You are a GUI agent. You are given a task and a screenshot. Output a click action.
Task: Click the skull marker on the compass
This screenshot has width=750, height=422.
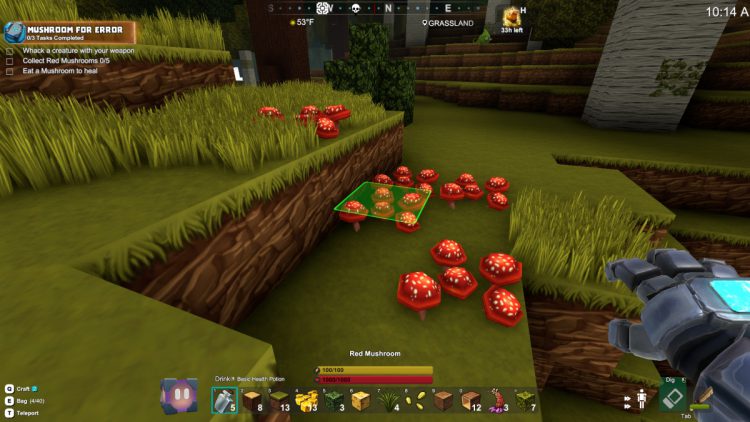coord(353,8)
